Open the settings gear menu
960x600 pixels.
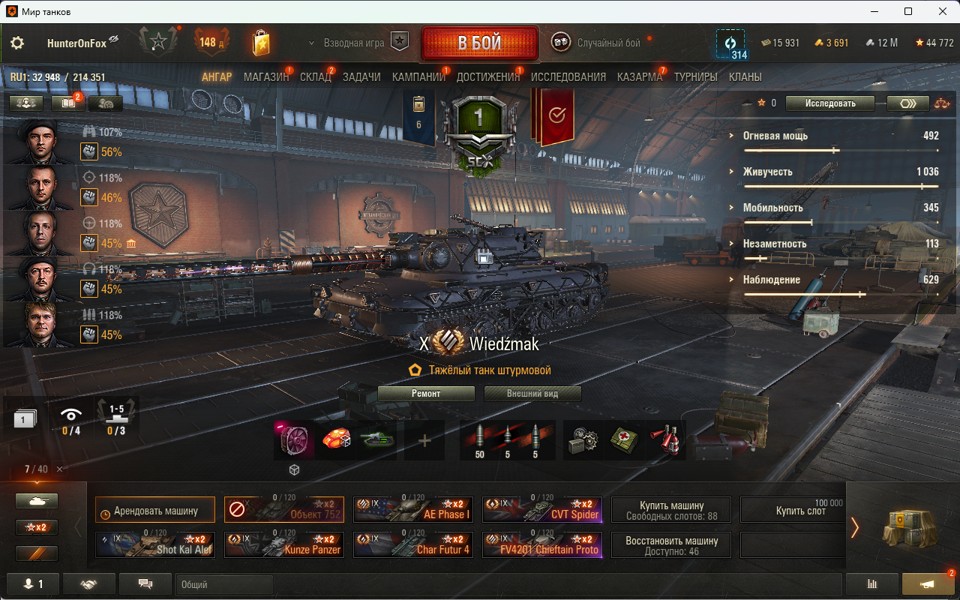(x=17, y=43)
